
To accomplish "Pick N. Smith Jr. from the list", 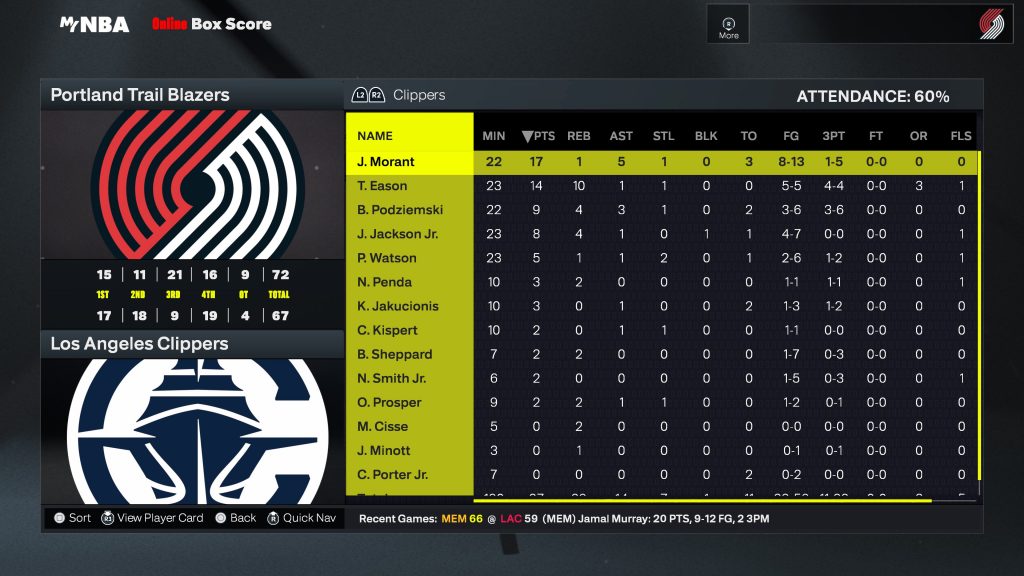I will click(x=392, y=378).
